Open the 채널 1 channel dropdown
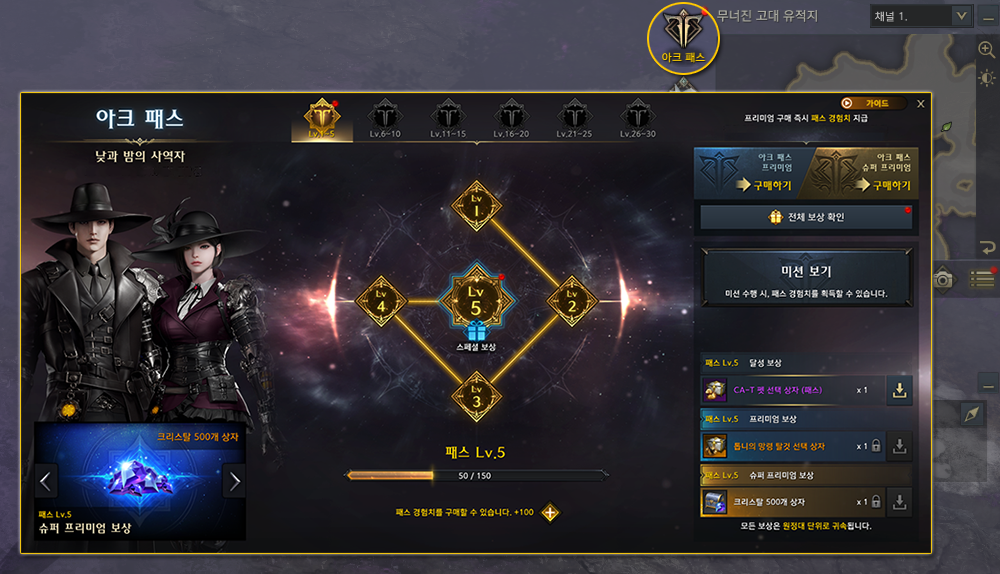 (961, 15)
